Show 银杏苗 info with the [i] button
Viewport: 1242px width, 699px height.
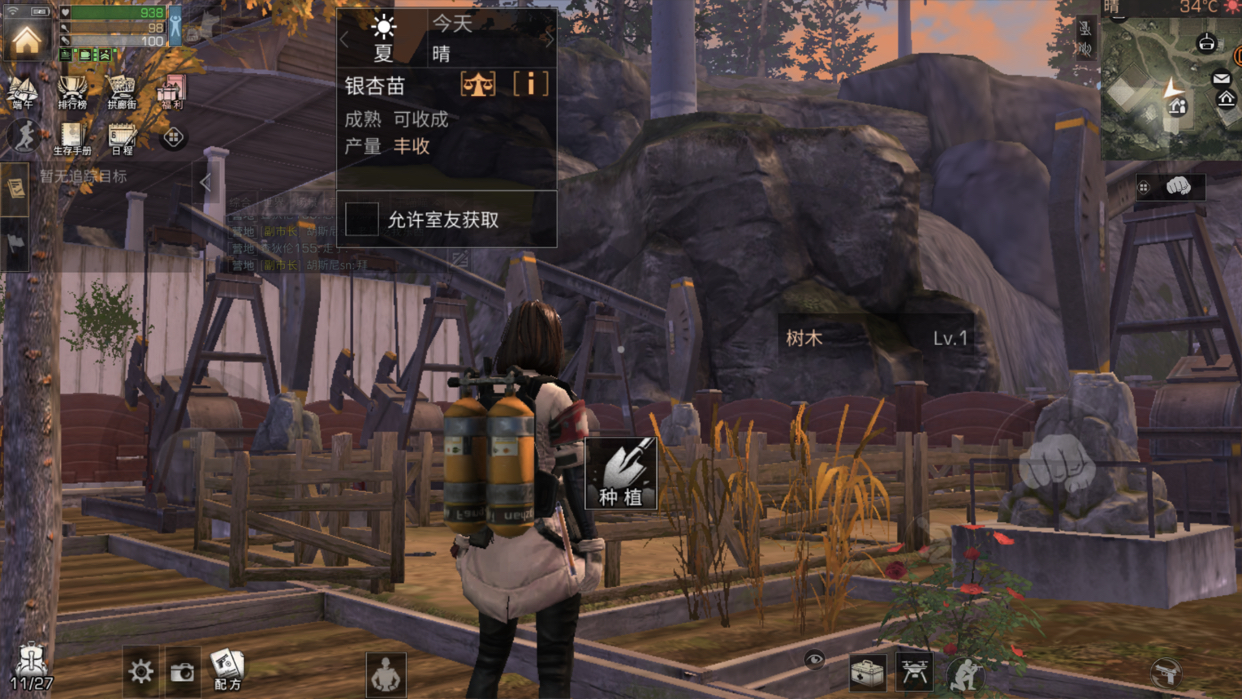click(x=530, y=84)
